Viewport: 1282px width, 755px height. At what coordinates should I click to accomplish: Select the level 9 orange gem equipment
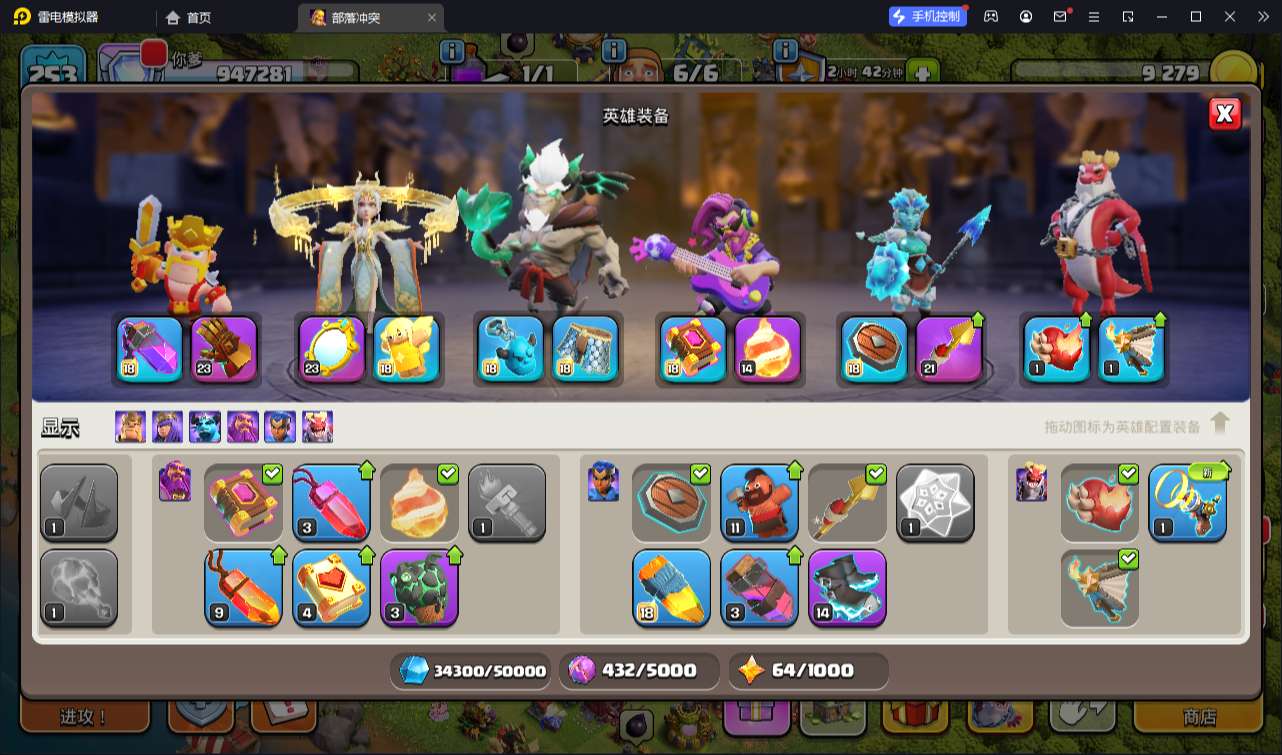pyautogui.click(x=243, y=588)
